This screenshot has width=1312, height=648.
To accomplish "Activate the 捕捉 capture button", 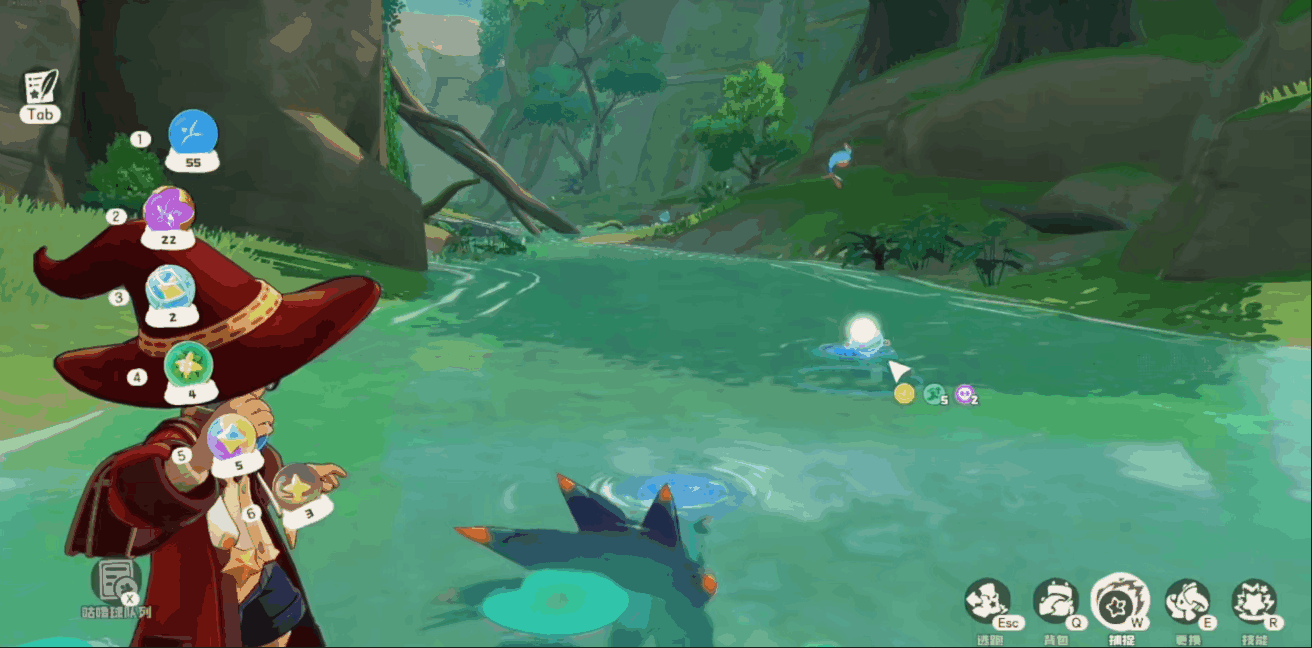I will click(1120, 601).
